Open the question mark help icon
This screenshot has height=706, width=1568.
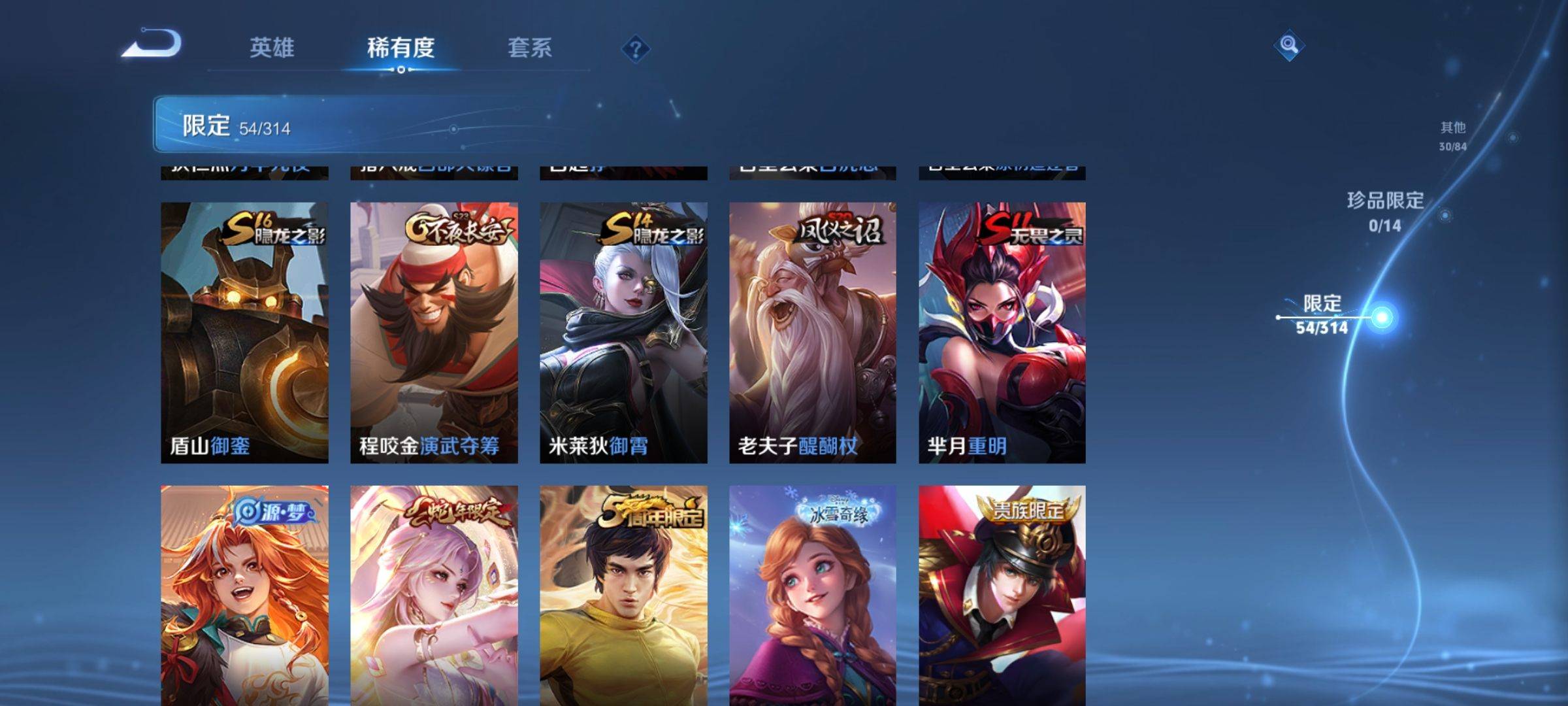coord(635,49)
